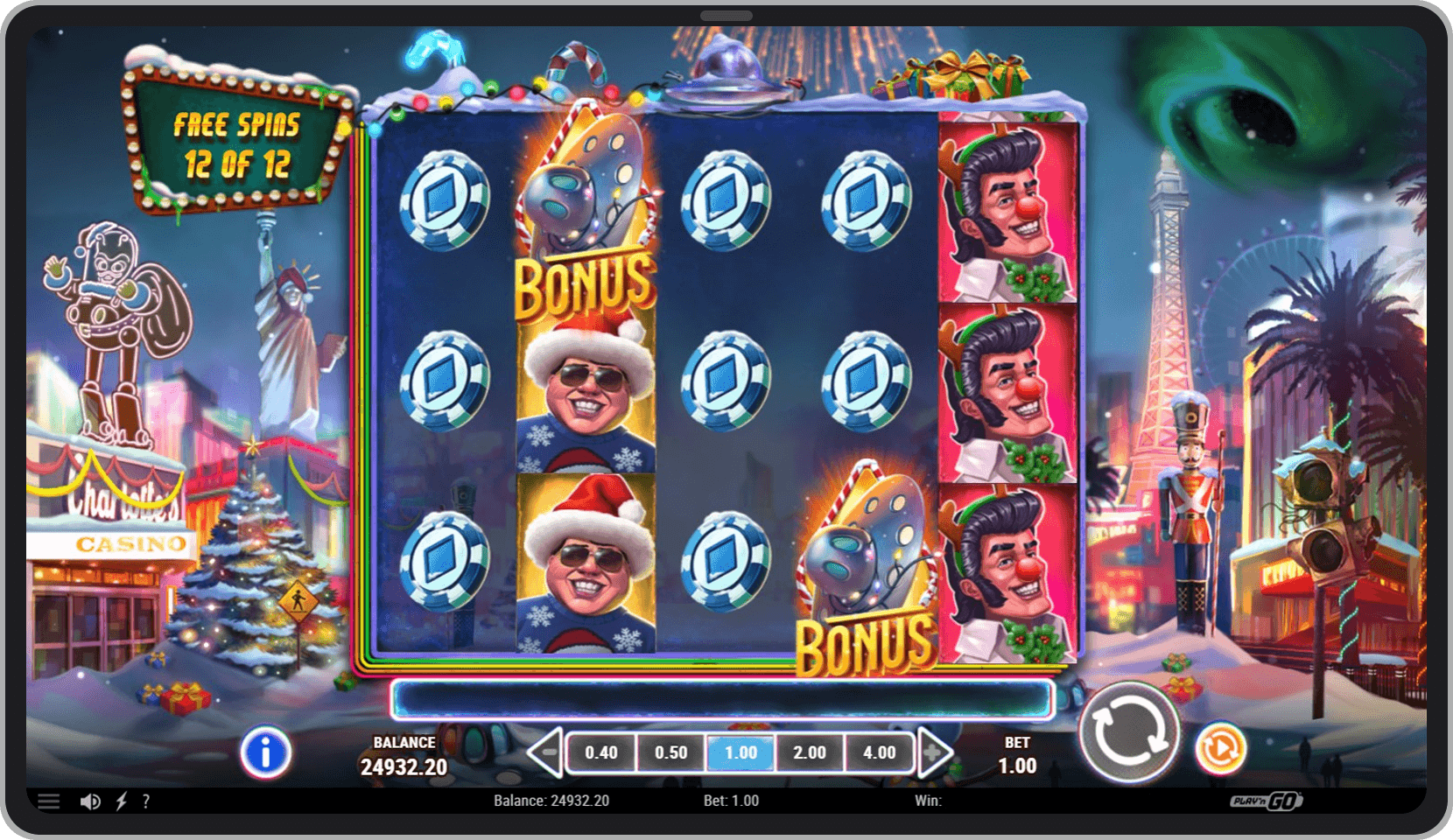Open the 0.50 bet option

[x=670, y=752]
